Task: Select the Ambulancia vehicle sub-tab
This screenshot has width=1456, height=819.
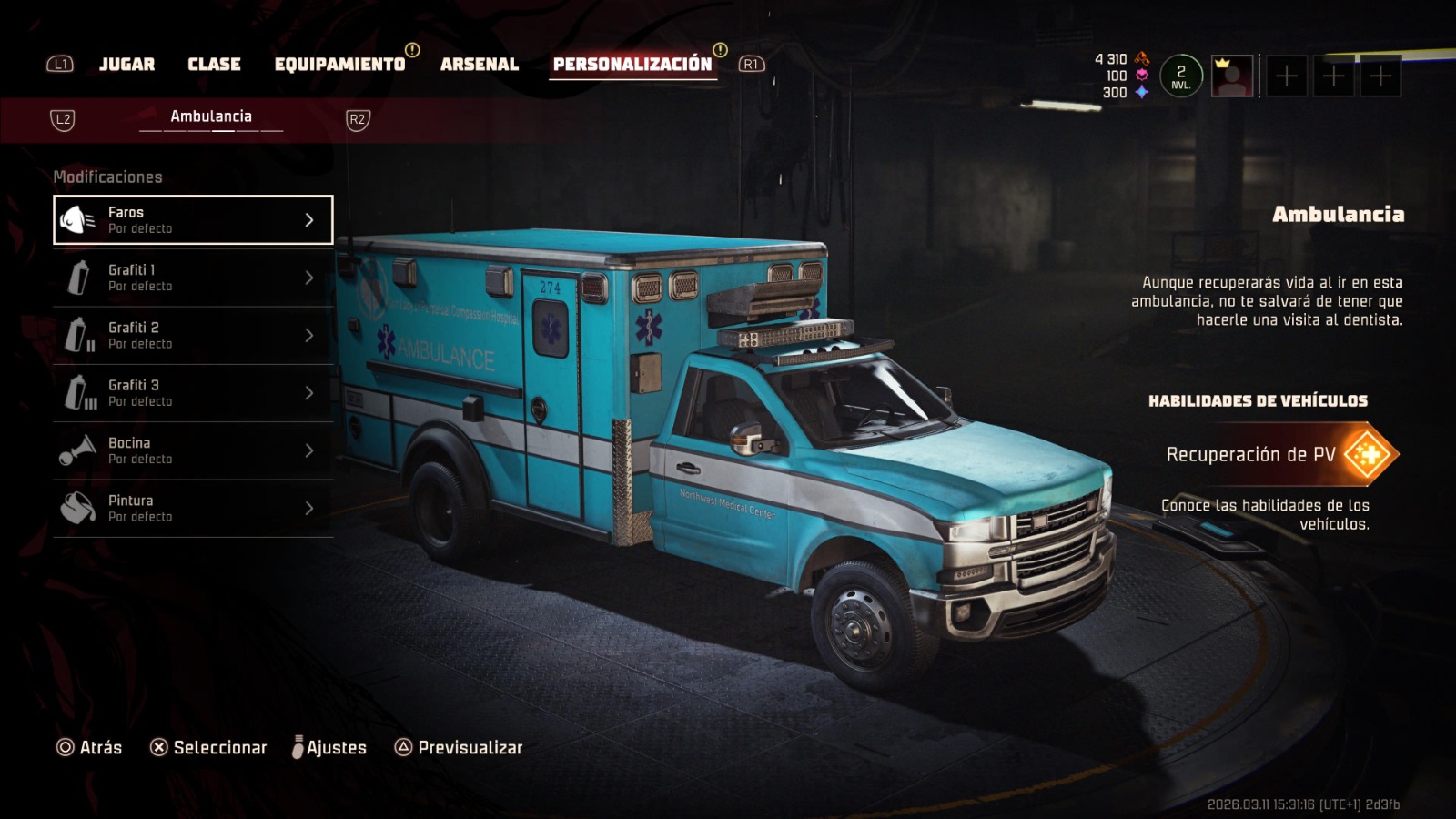Action: tap(211, 116)
